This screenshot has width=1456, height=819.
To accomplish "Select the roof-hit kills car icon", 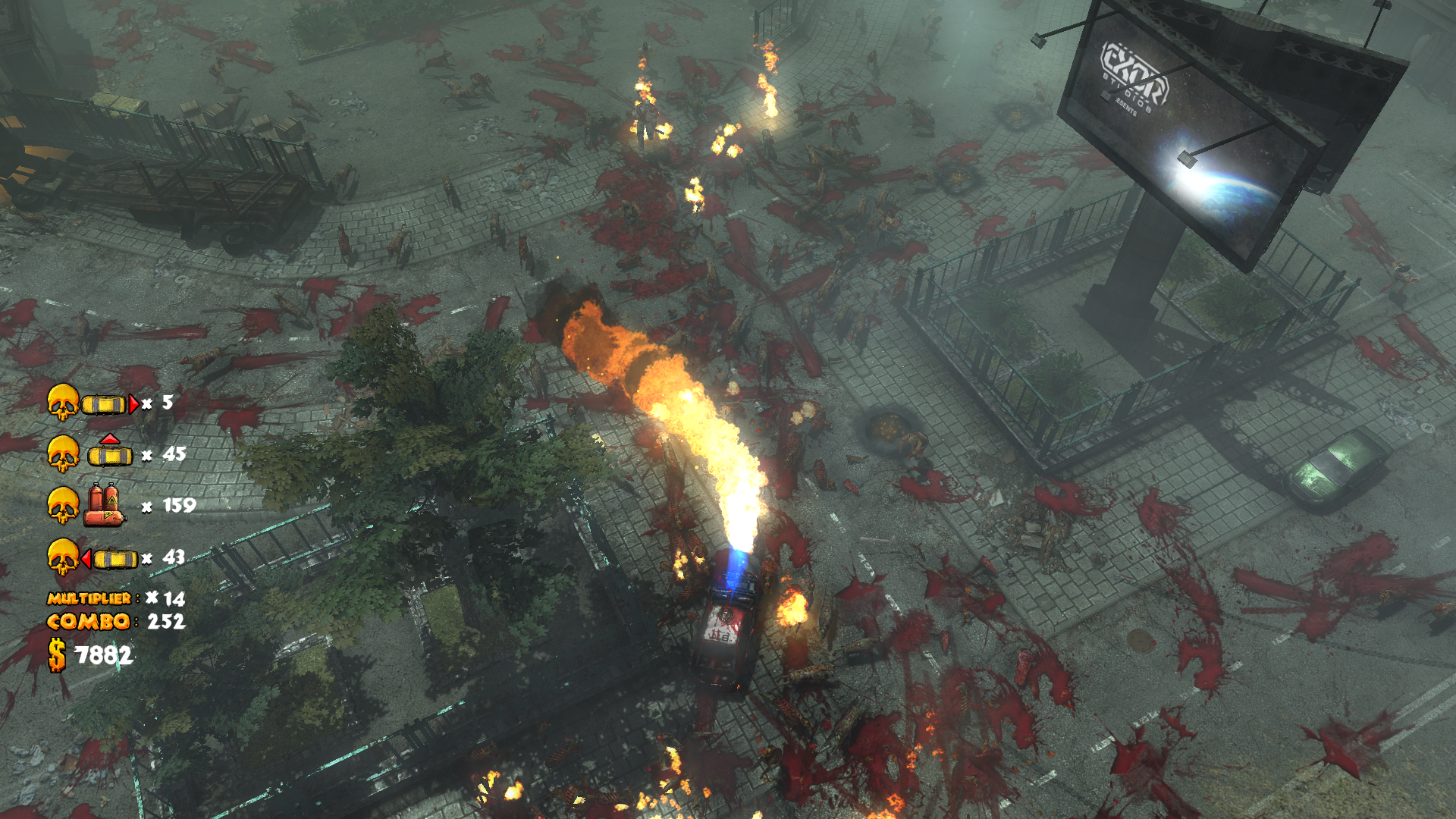I will point(110,452).
